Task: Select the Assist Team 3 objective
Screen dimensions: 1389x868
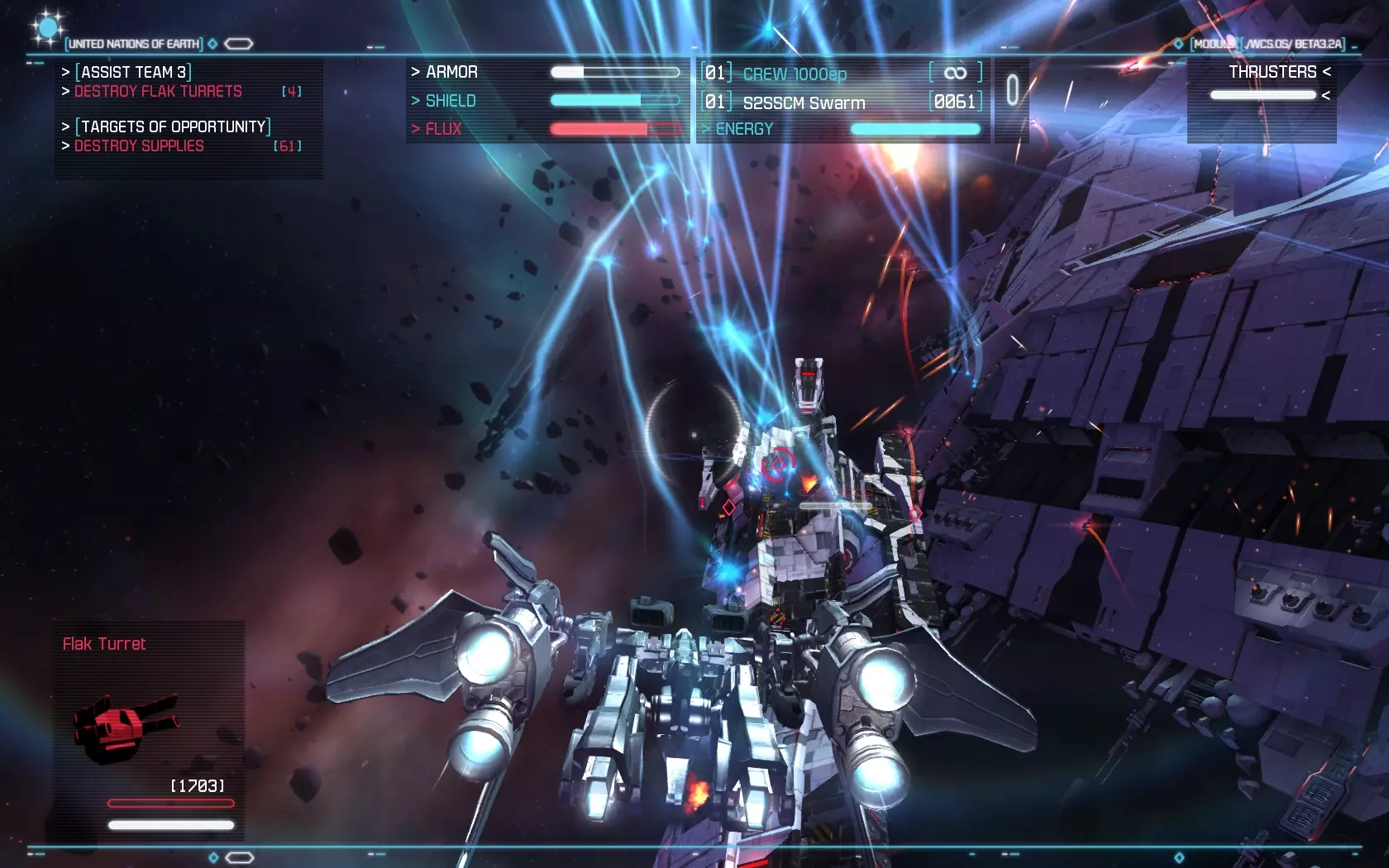Action: tap(133, 72)
